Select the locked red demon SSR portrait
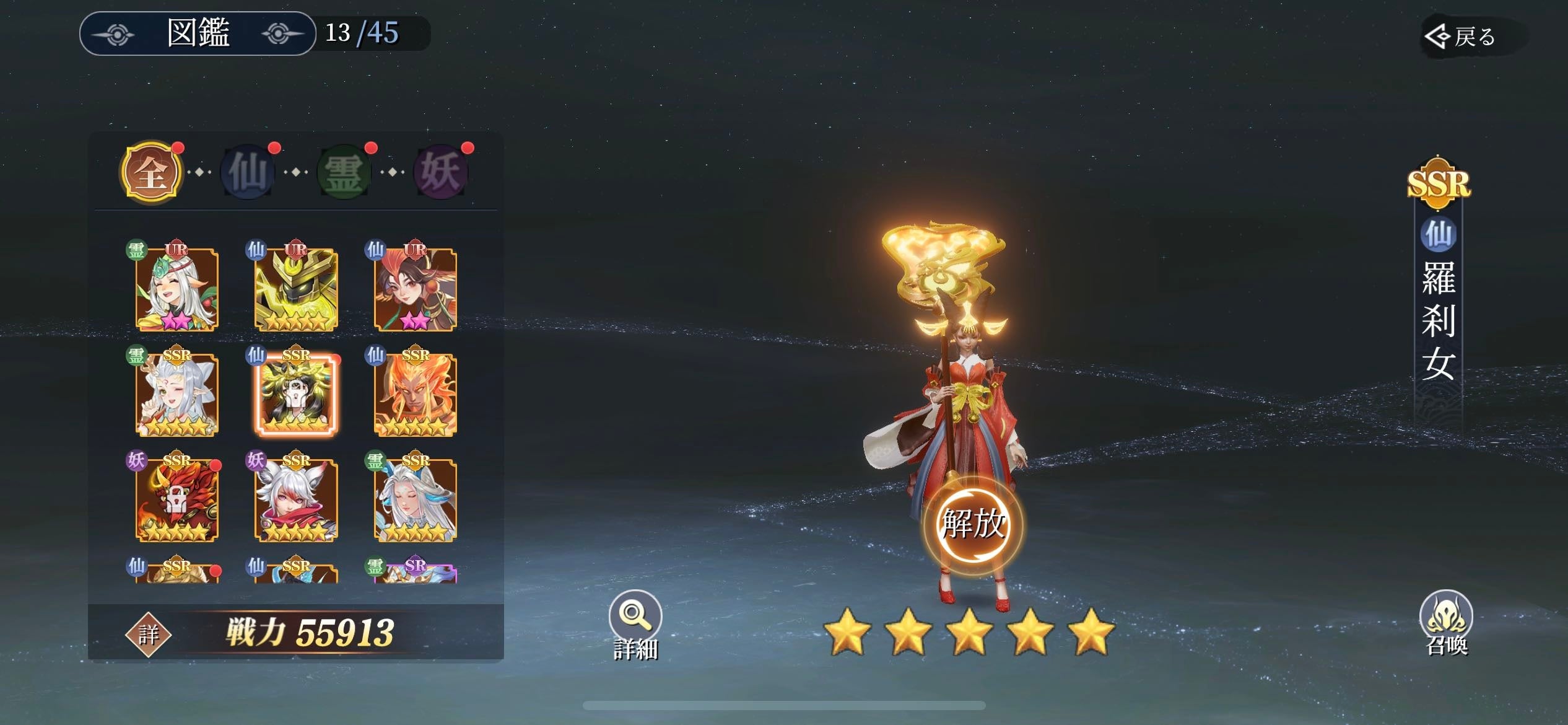Screen dimensions: 1568x725 (177, 500)
